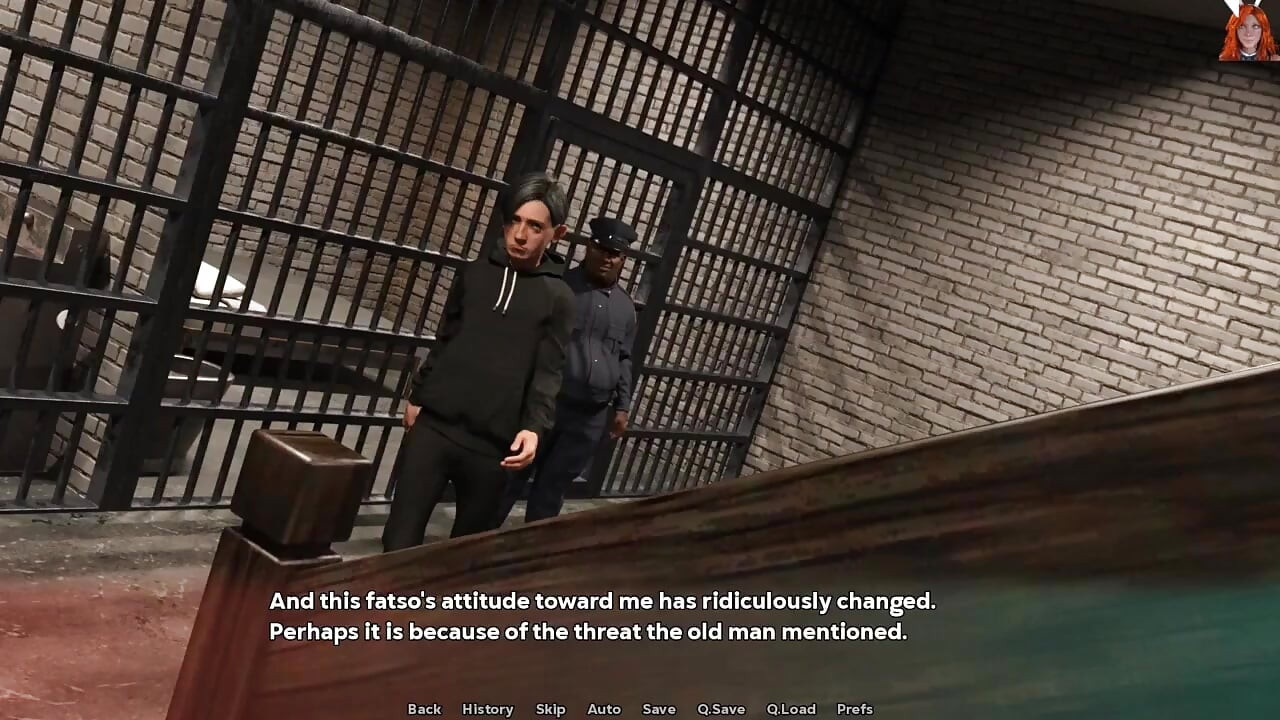Select Prefs from the quick menu

point(853,709)
